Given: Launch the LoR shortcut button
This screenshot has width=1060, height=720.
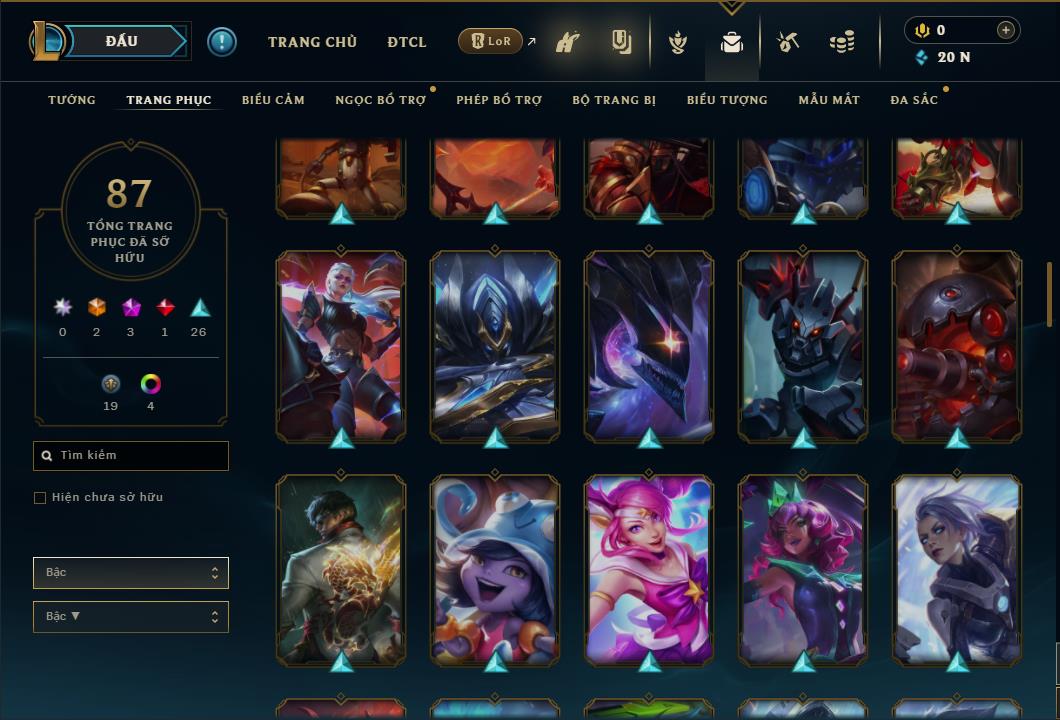Looking at the screenshot, I should point(490,42).
